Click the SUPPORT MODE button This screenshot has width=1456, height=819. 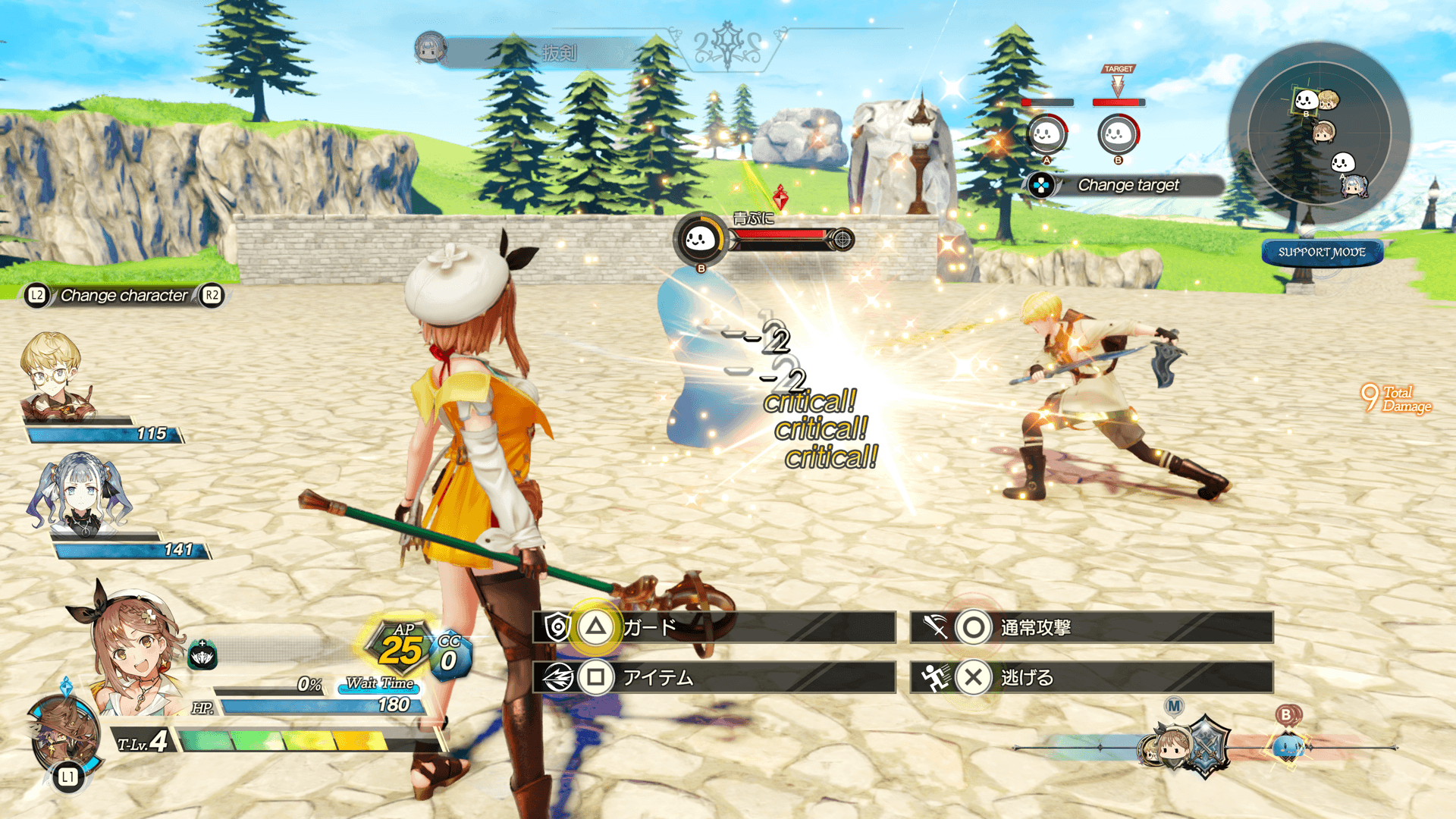click(1322, 253)
